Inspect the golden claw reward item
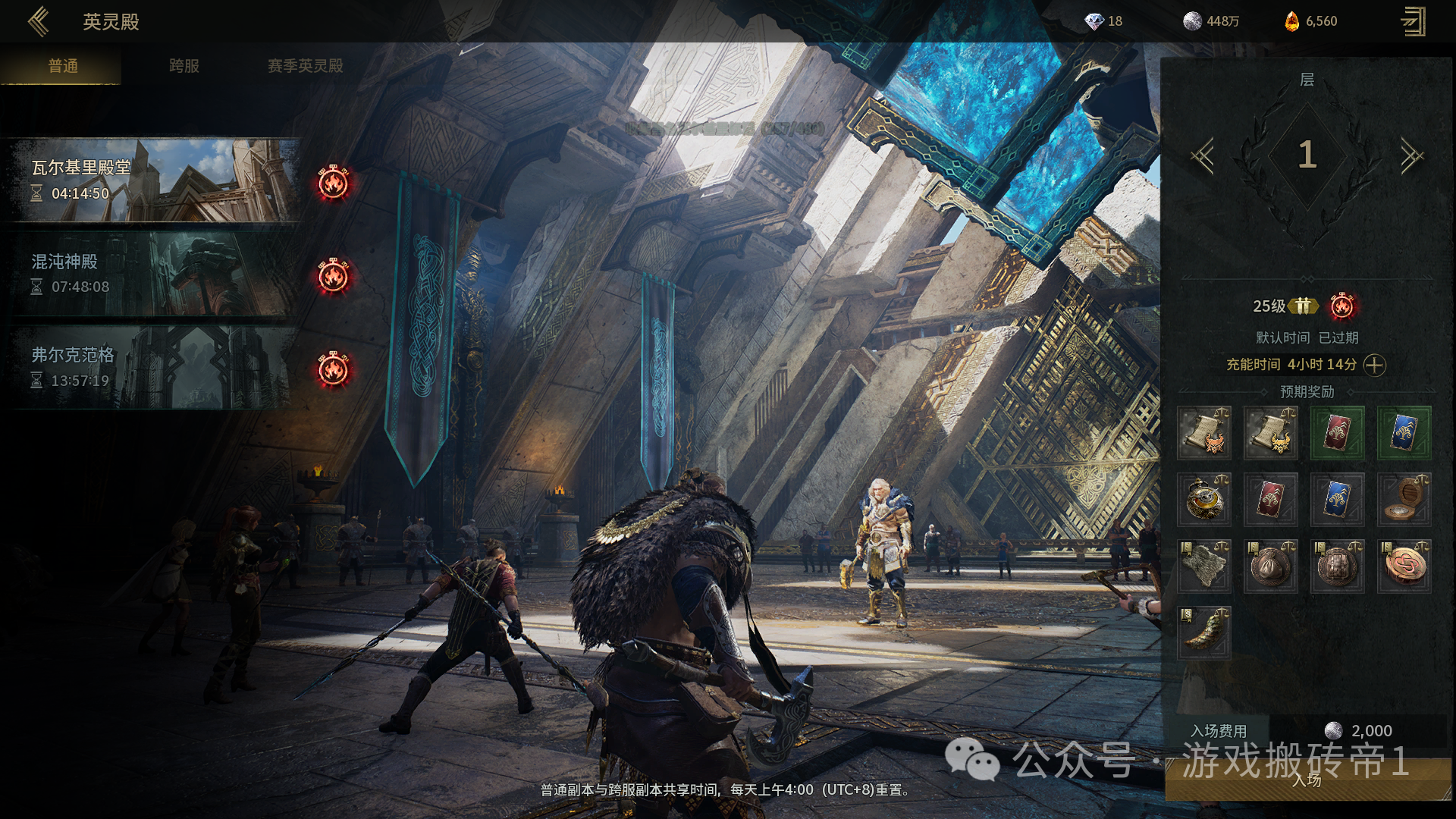Image resolution: width=1456 pixels, height=819 pixels. coord(1204,632)
